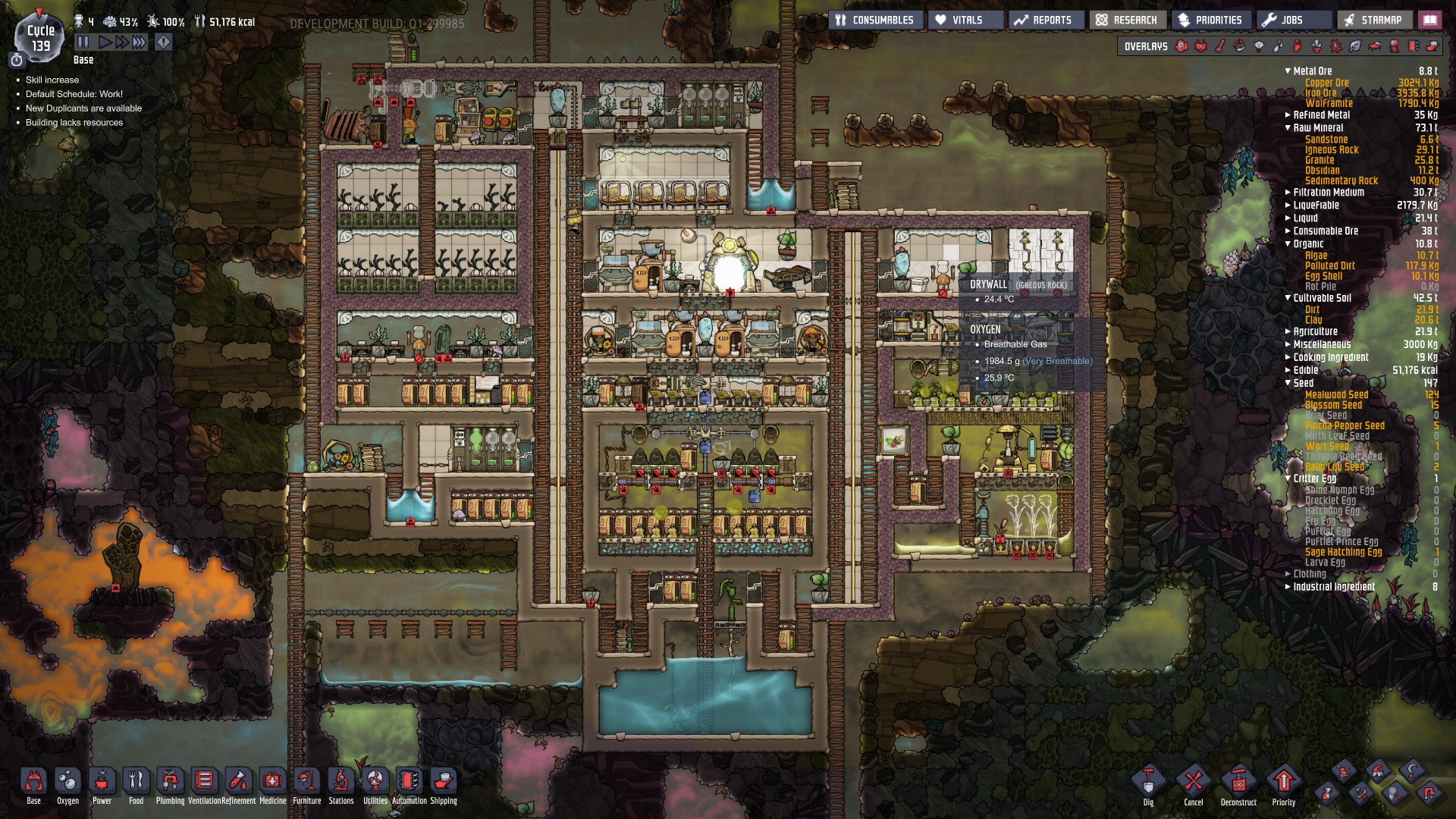1456x819 pixels.
Task: Select the fastest game speed control
Action: pos(138,42)
